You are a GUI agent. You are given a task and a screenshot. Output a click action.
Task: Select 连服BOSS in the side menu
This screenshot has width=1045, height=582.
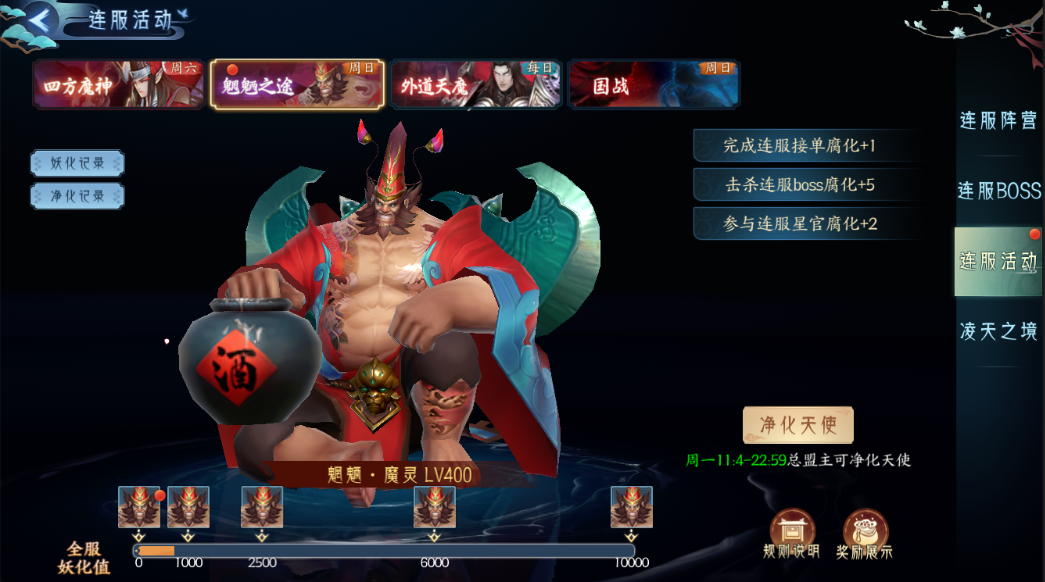pyautogui.click(x=998, y=191)
